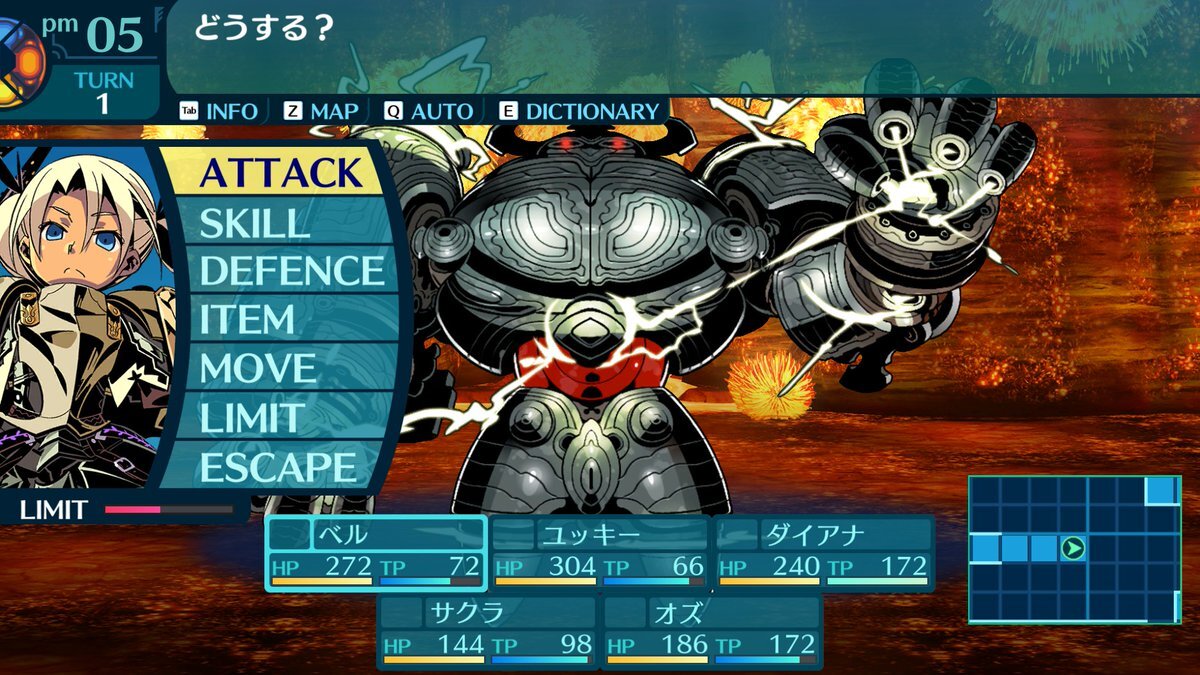Image resolution: width=1200 pixels, height=675 pixels.
Task: Choose the MOVE command
Action: tap(258, 369)
